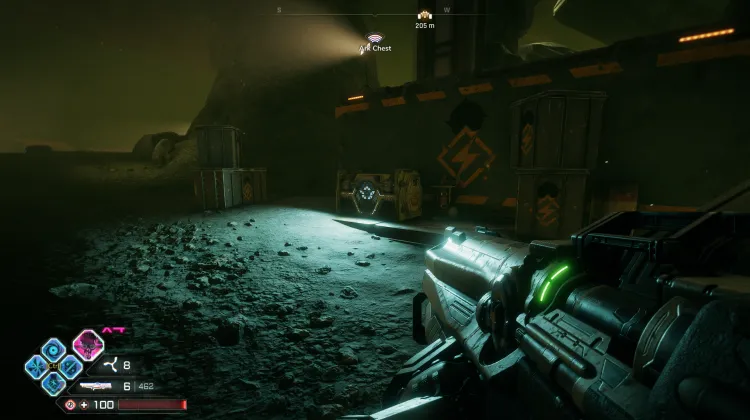The image size is (750, 420).
Task: Choose the bottom diamond ability icon
Action: click(54, 382)
